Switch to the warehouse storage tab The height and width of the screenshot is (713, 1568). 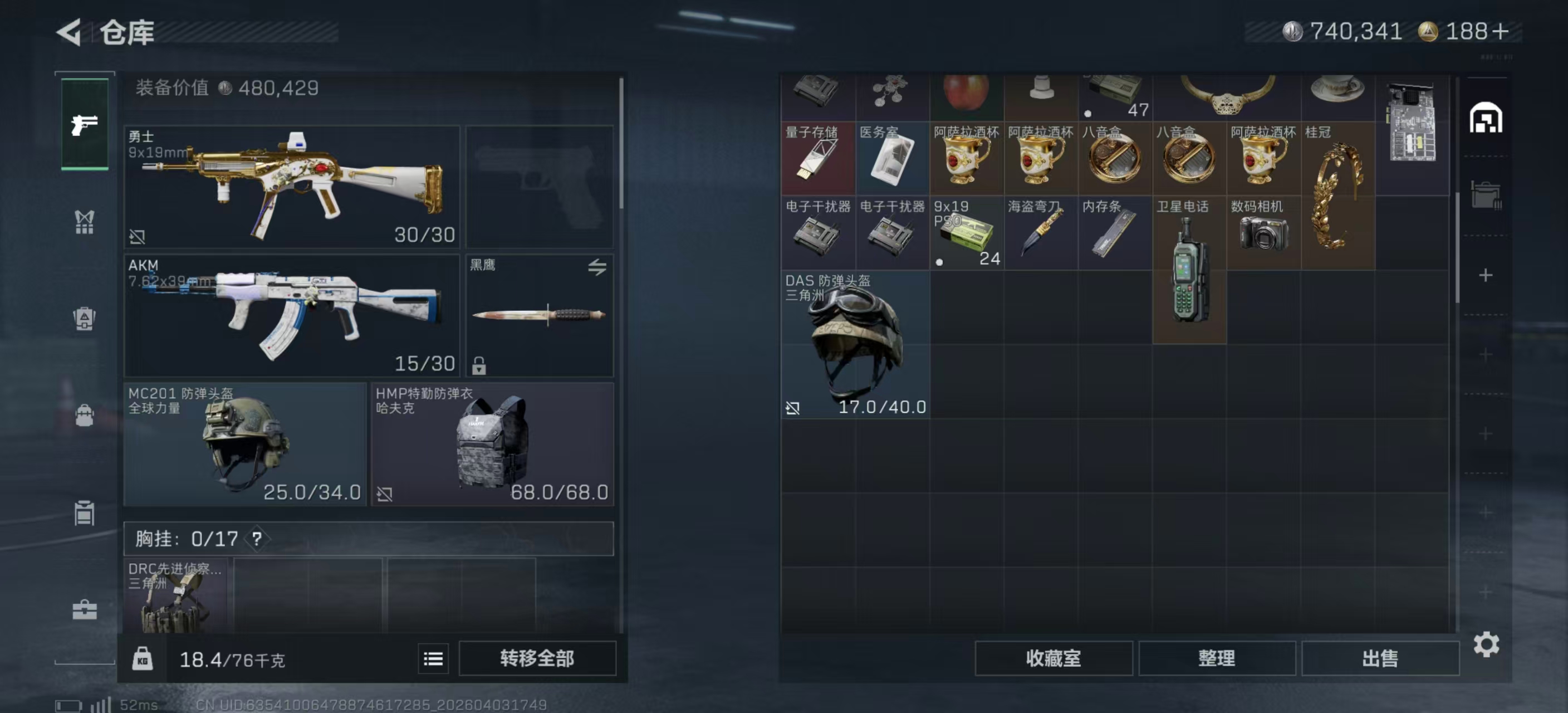pyautogui.click(x=1488, y=119)
